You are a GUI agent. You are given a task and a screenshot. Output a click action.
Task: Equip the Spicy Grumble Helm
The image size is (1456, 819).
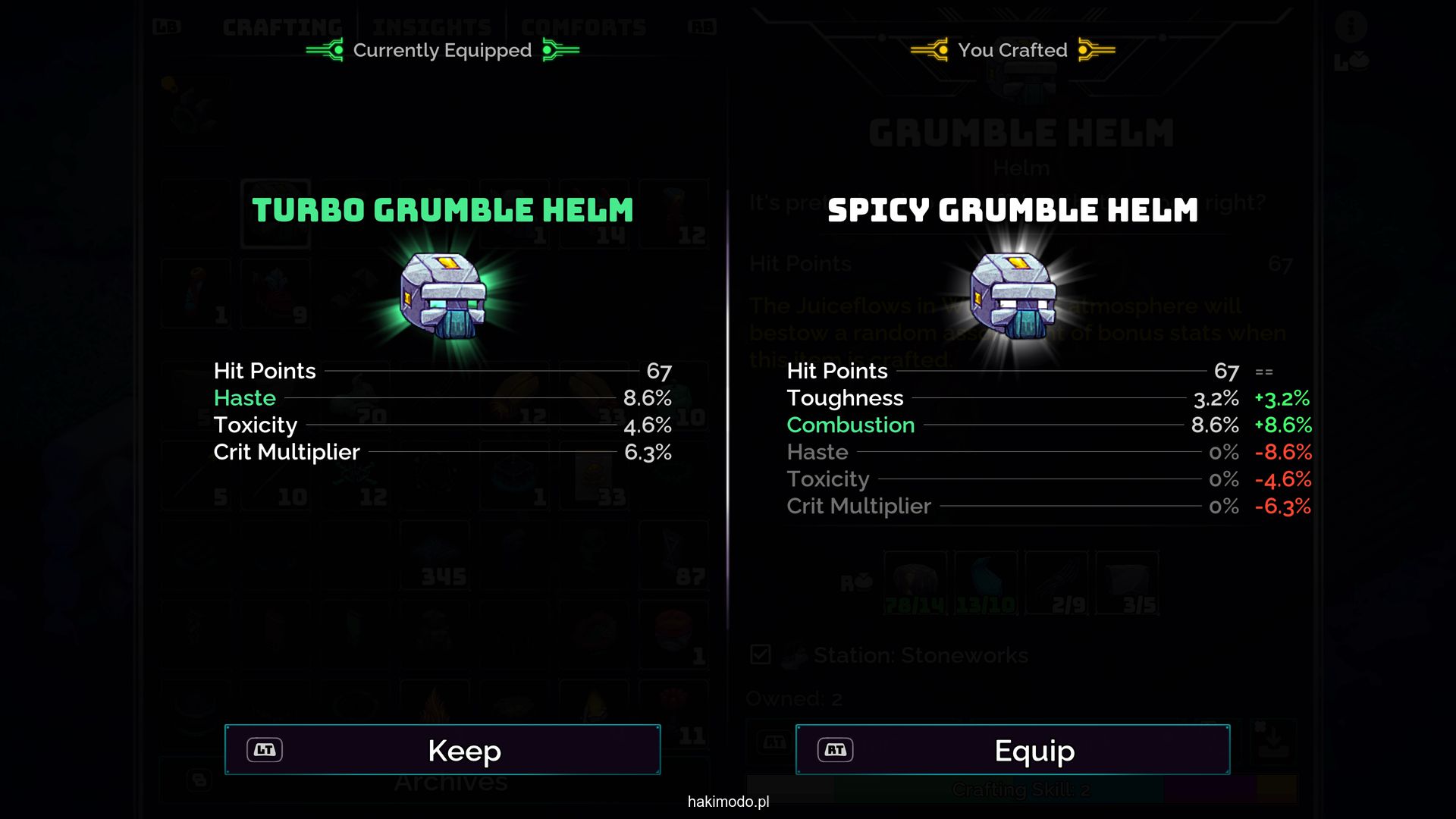(1012, 750)
